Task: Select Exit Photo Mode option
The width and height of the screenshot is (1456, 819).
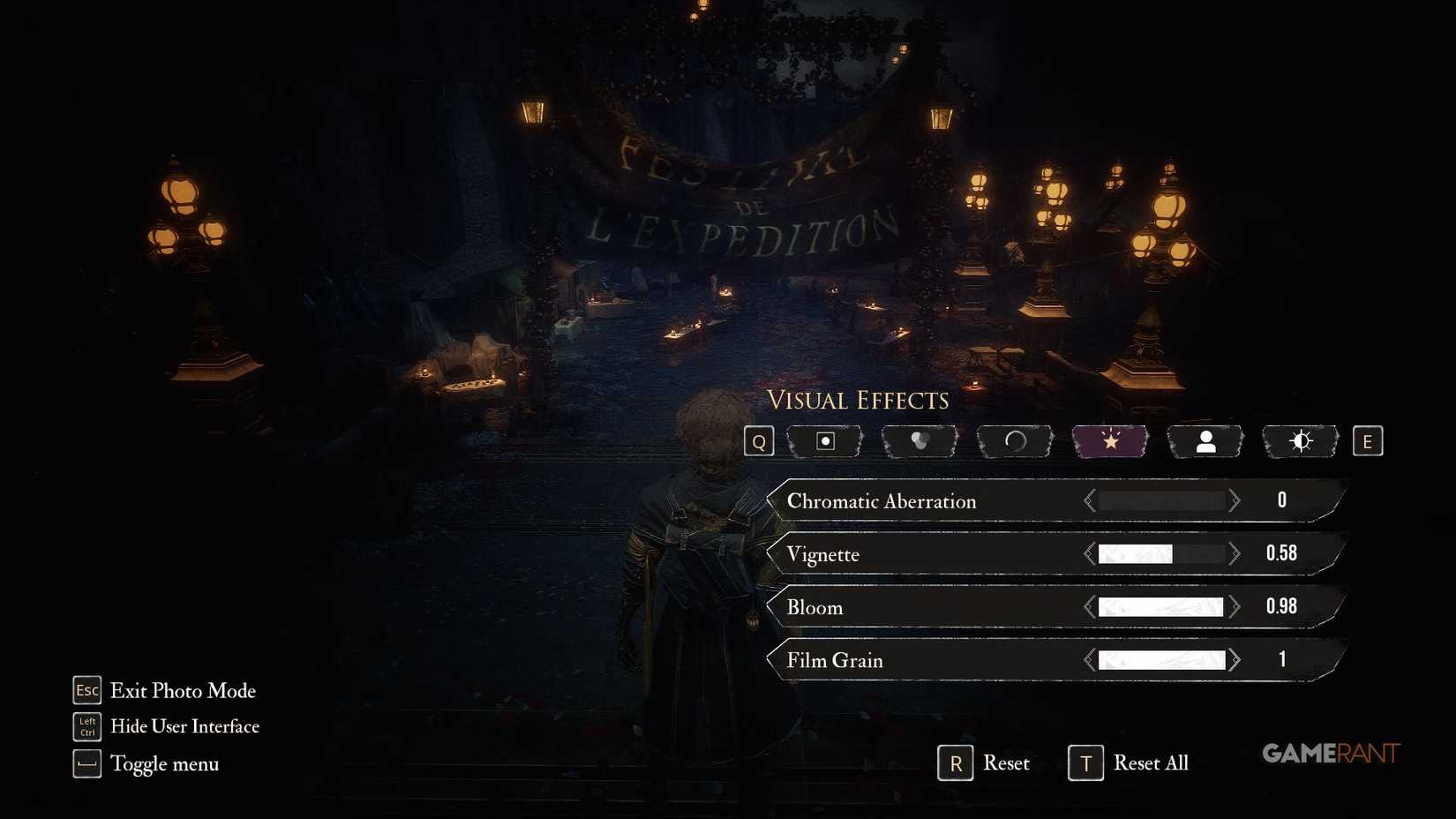Action: (x=182, y=691)
